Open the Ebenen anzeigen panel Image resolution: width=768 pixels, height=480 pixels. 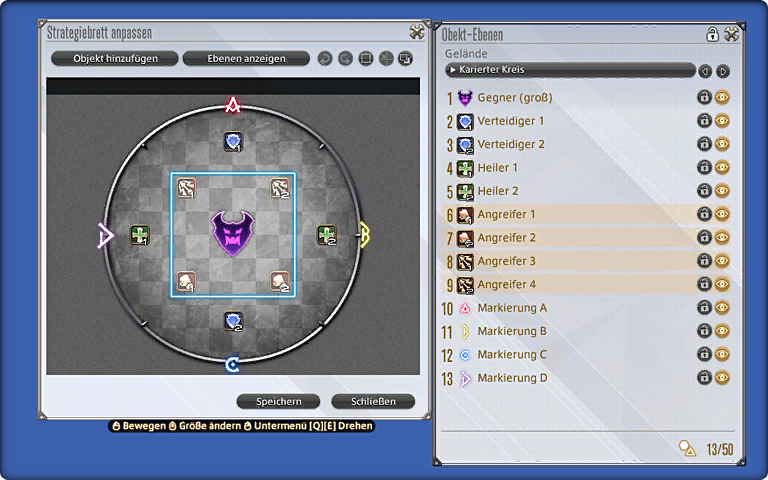246,59
